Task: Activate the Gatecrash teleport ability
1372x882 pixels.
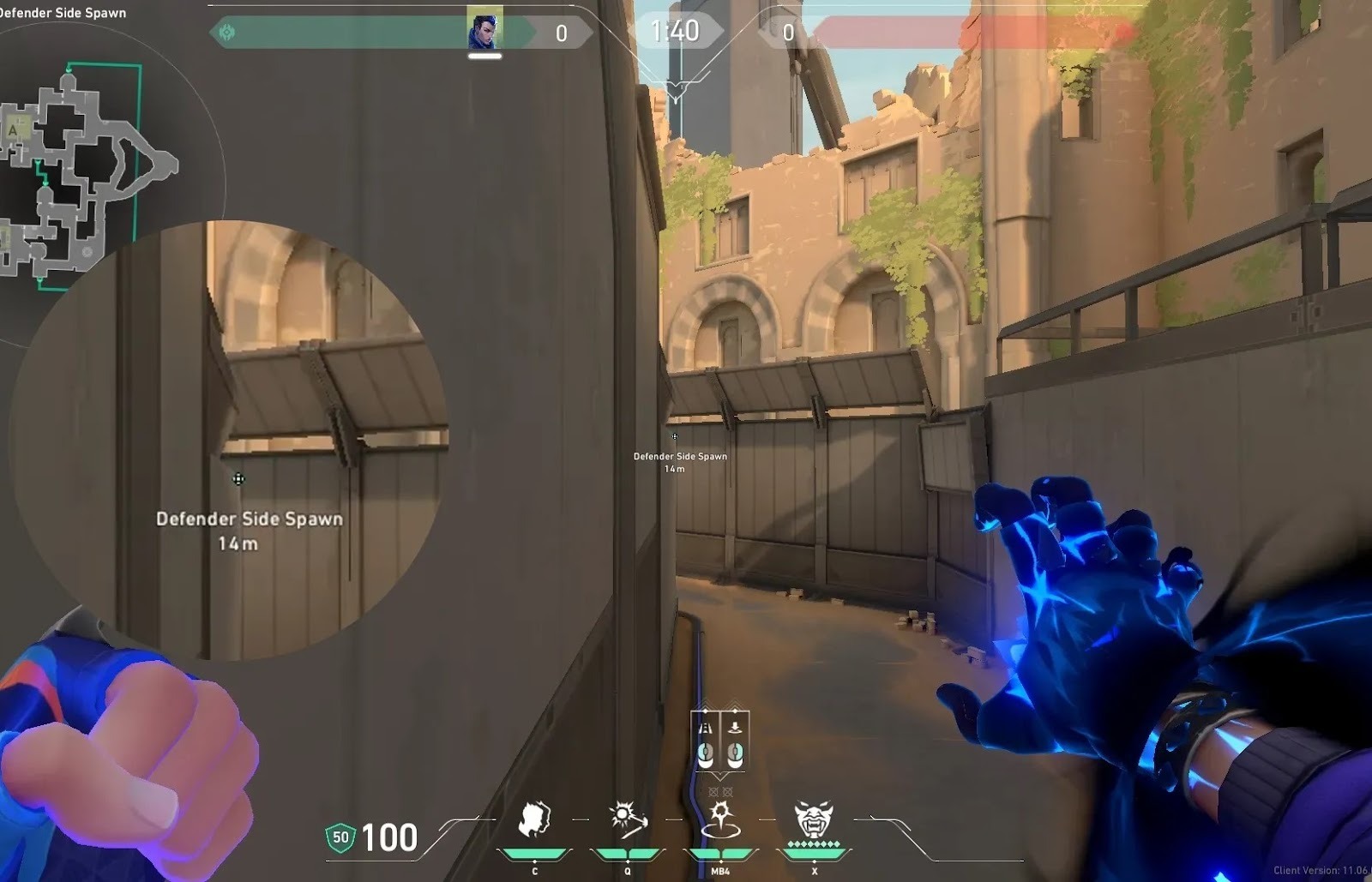Action: click(x=720, y=820)
